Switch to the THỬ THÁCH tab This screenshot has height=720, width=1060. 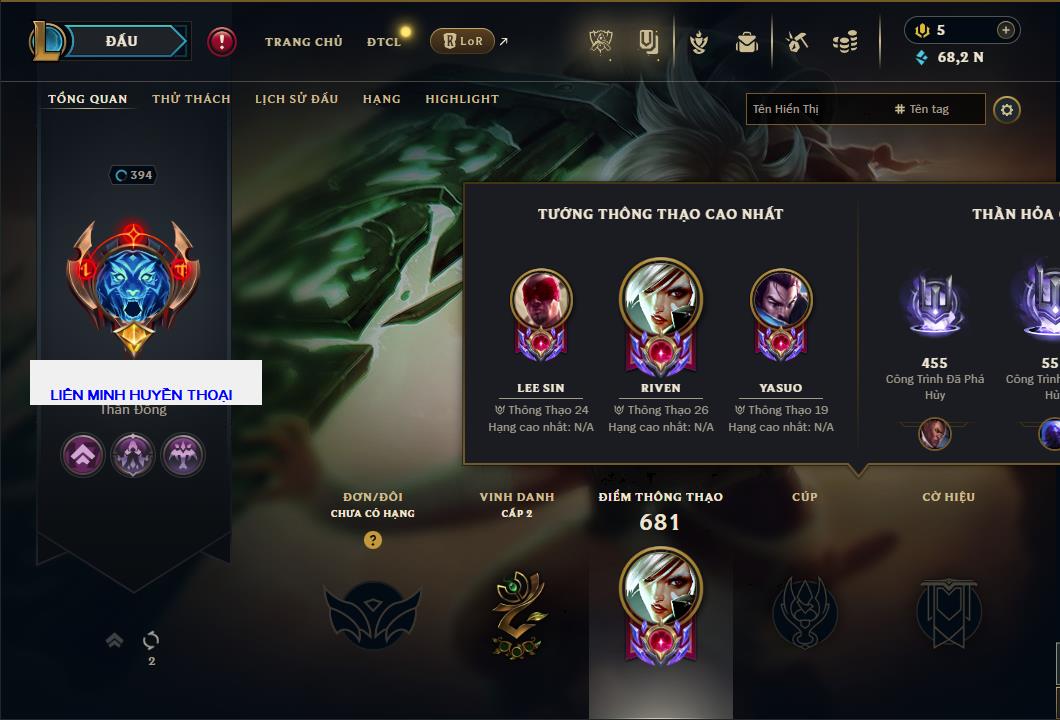(191, 99)
